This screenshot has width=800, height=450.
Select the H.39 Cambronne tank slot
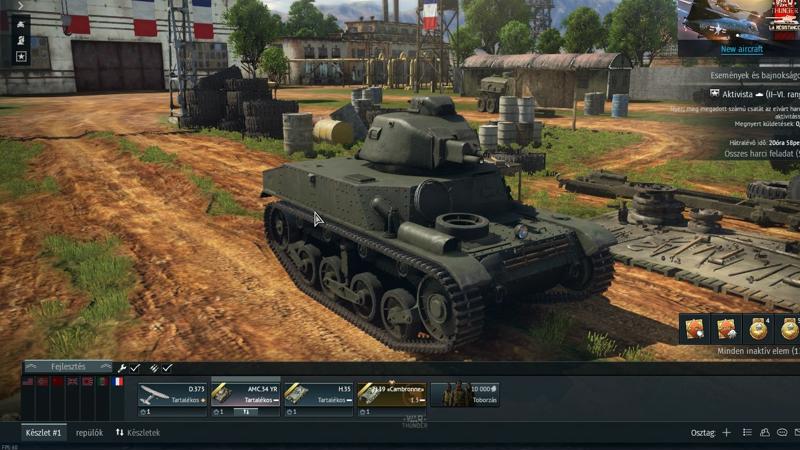pyautogui.click(x=391, y=395)
